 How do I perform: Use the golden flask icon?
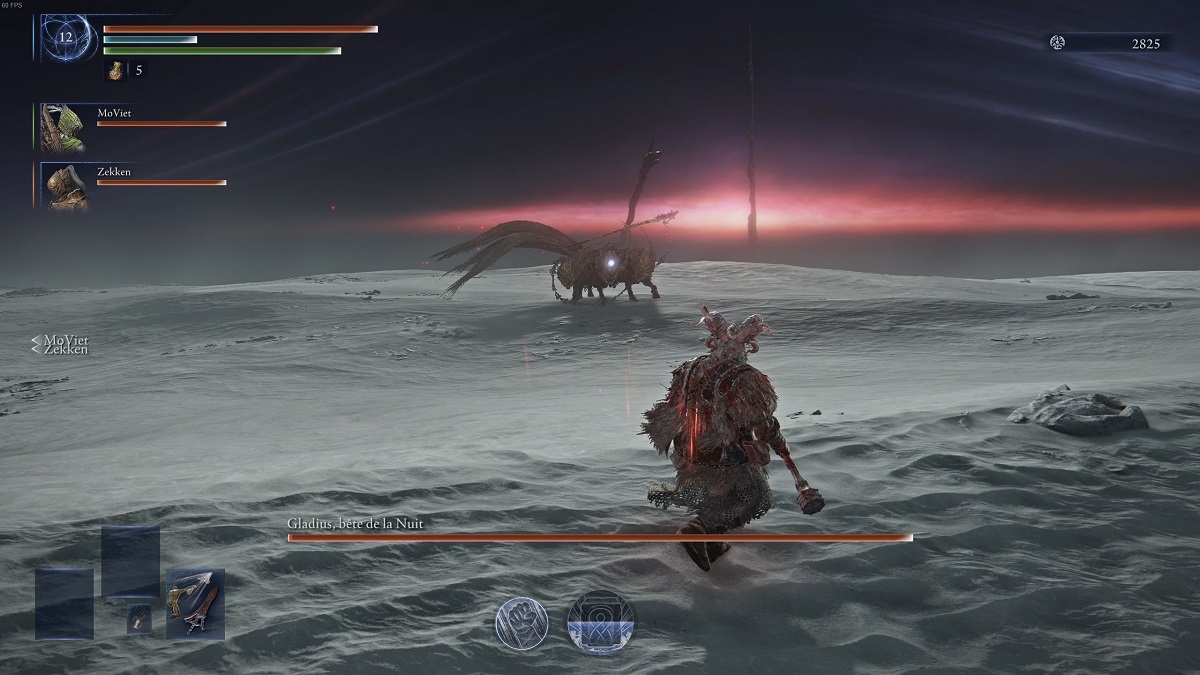pos(116,71)
